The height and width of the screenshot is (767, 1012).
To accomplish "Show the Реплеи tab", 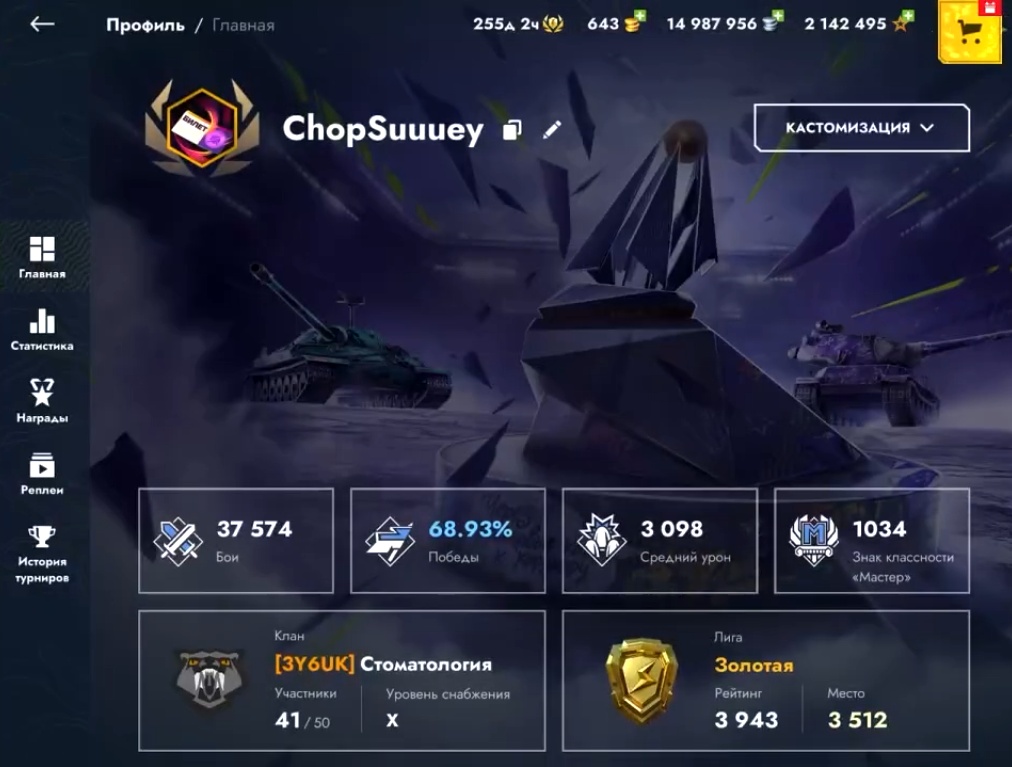I will click(42, 474).
